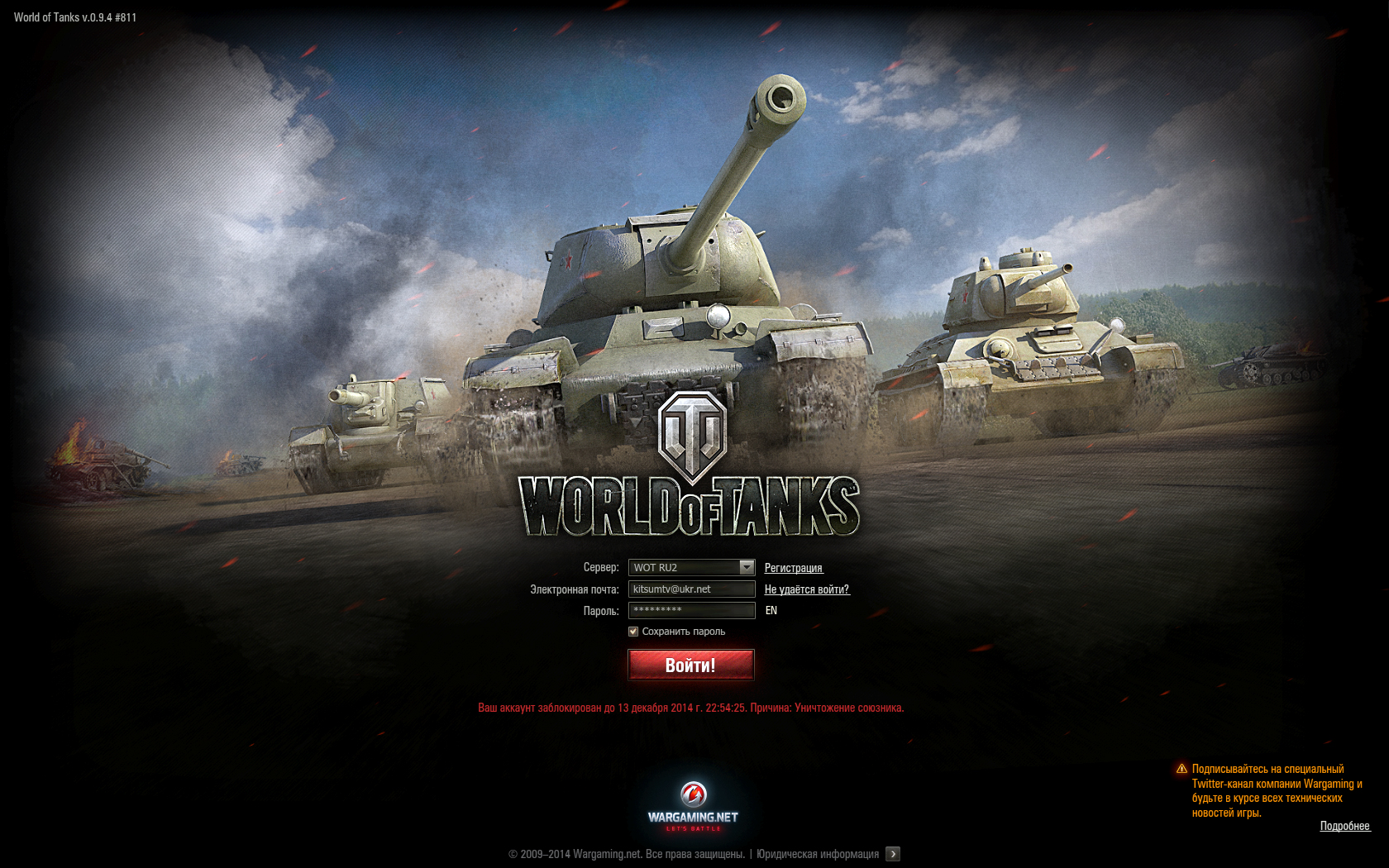Focus the password input field
Image resolution: width=1389 pixels, height=868 pixels.
point(691,610)
